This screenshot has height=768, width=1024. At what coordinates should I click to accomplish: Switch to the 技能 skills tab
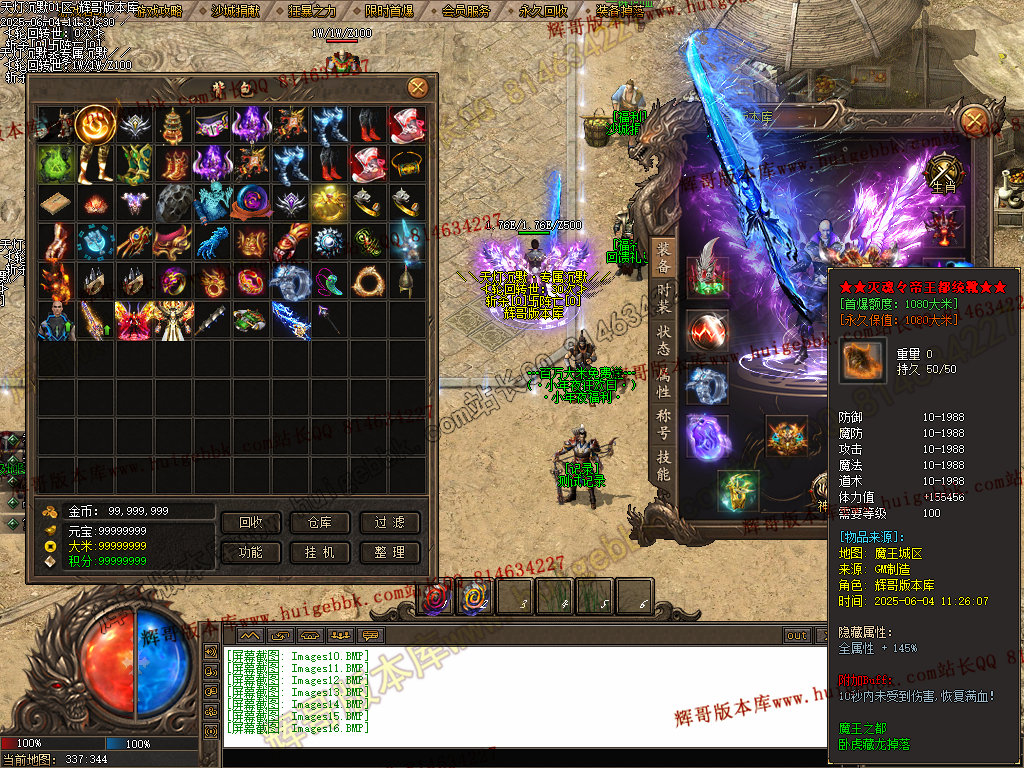[x=663, y=464]
